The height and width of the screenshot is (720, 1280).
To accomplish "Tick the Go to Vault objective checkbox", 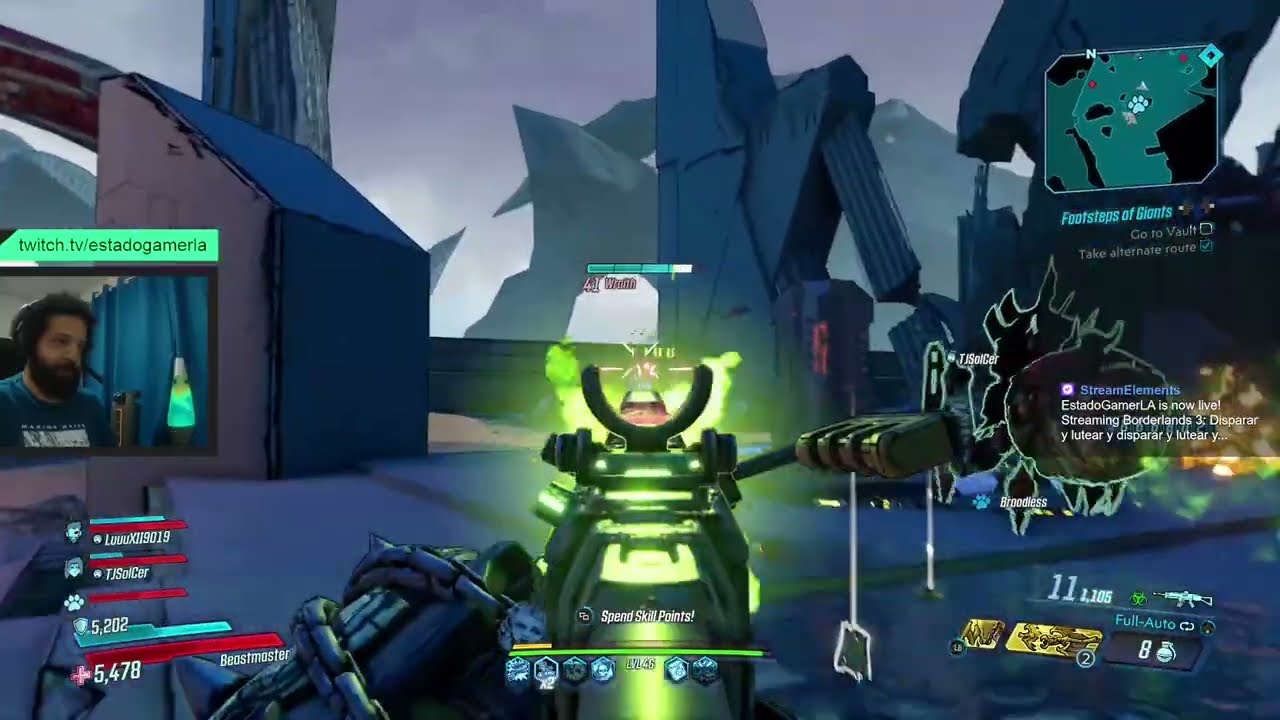I will click(1207, 232).
